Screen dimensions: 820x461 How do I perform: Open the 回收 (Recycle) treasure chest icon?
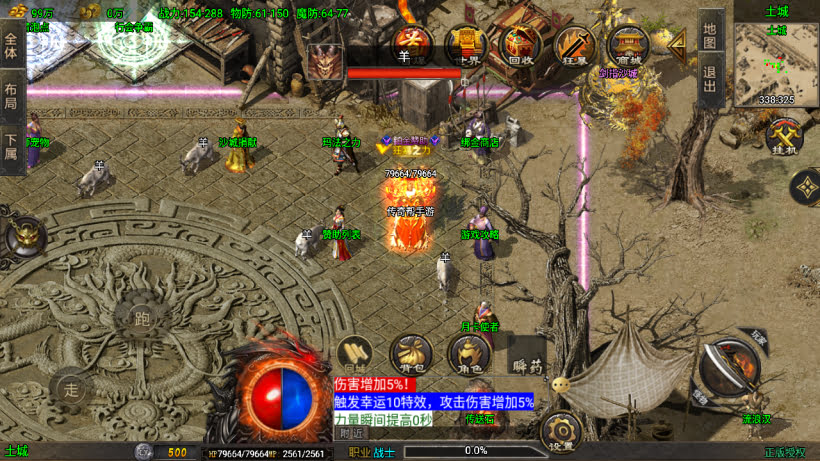[x=520, y=45]
